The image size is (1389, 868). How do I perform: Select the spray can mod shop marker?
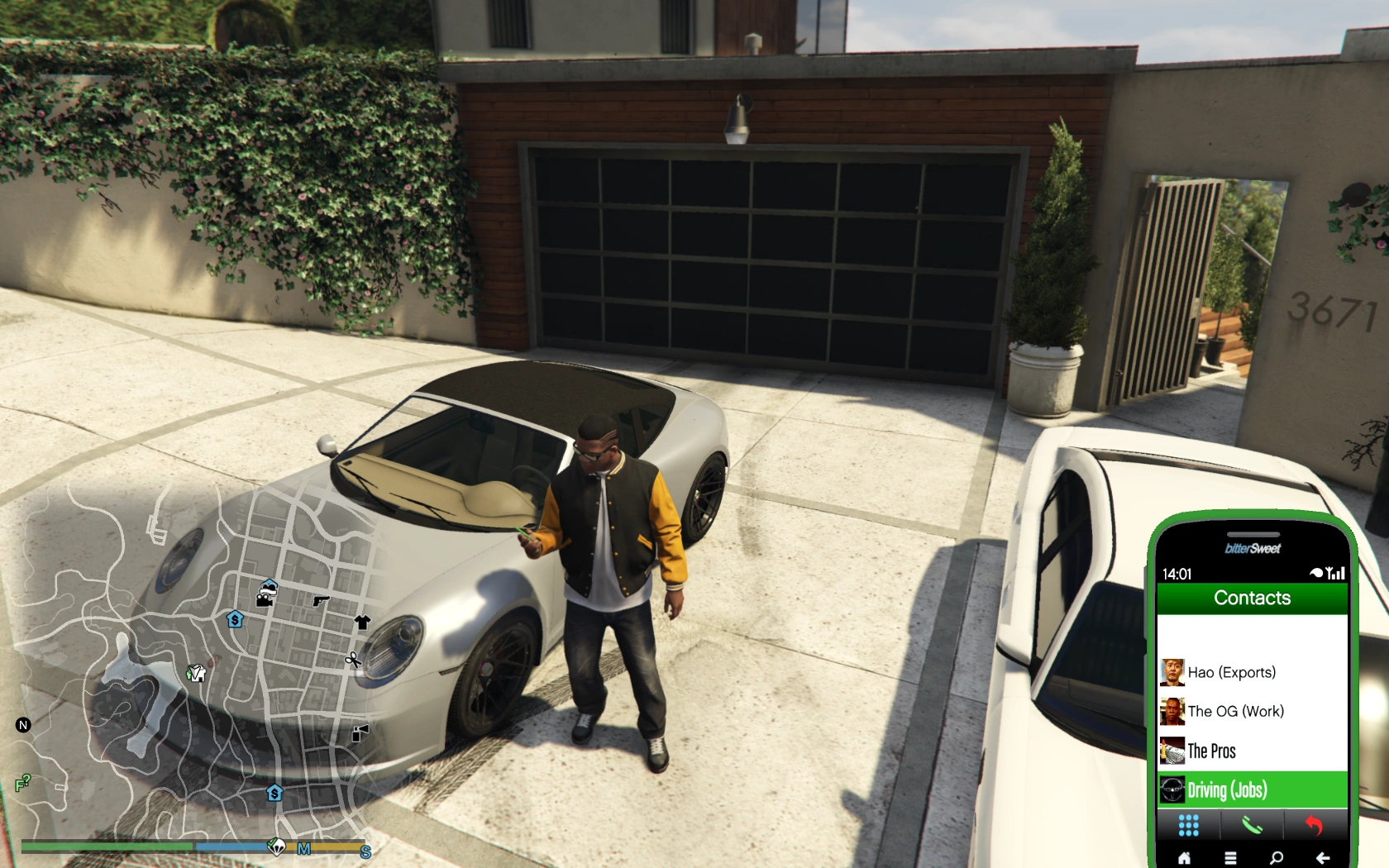360,732
